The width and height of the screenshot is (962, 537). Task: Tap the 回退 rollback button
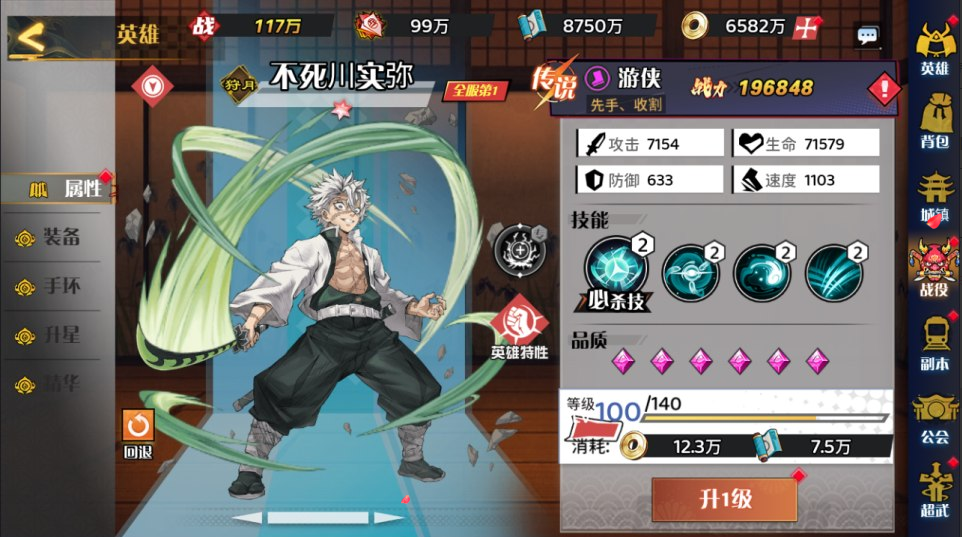[137, 431]
